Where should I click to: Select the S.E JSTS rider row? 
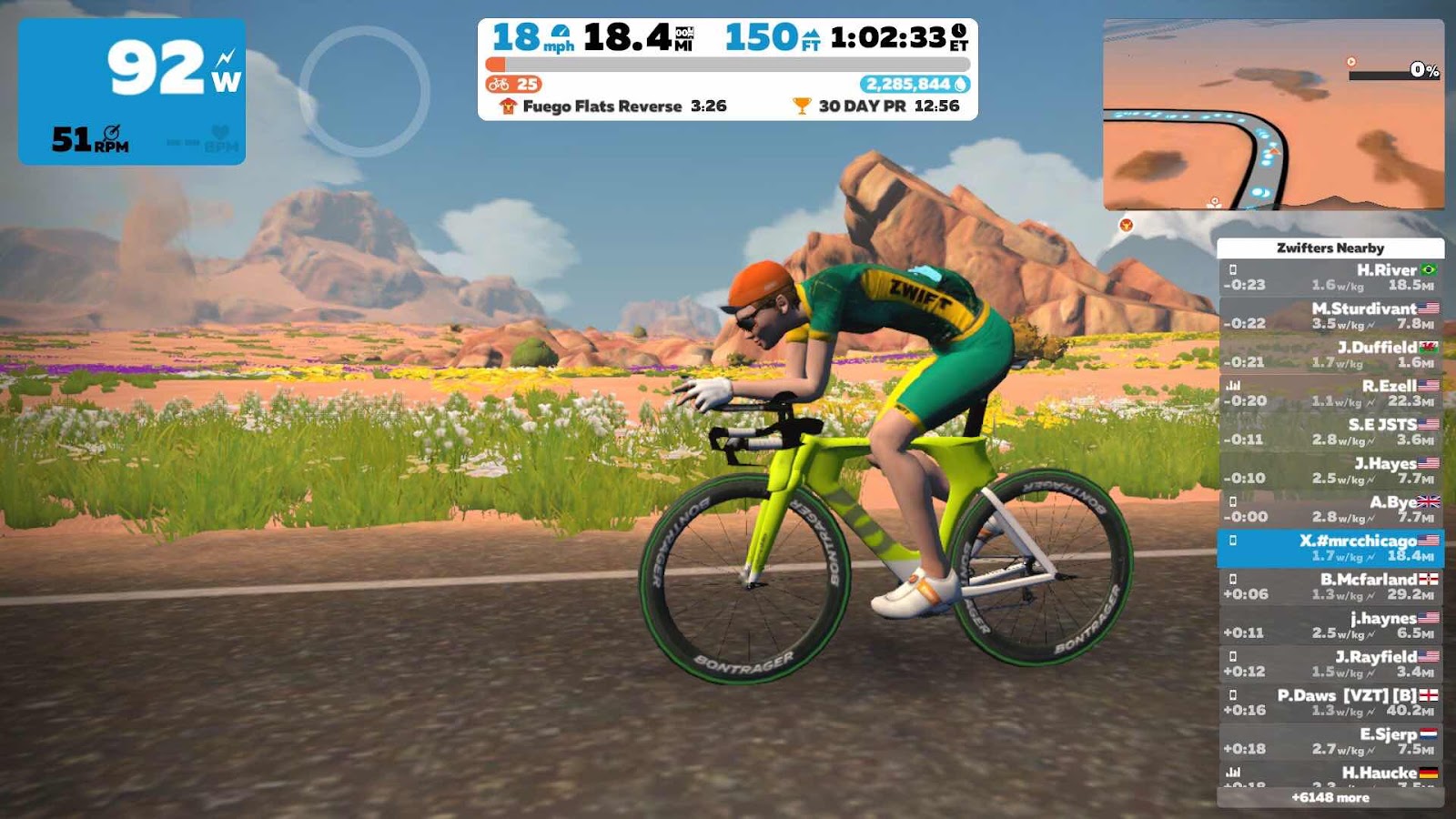[1330, 431]
